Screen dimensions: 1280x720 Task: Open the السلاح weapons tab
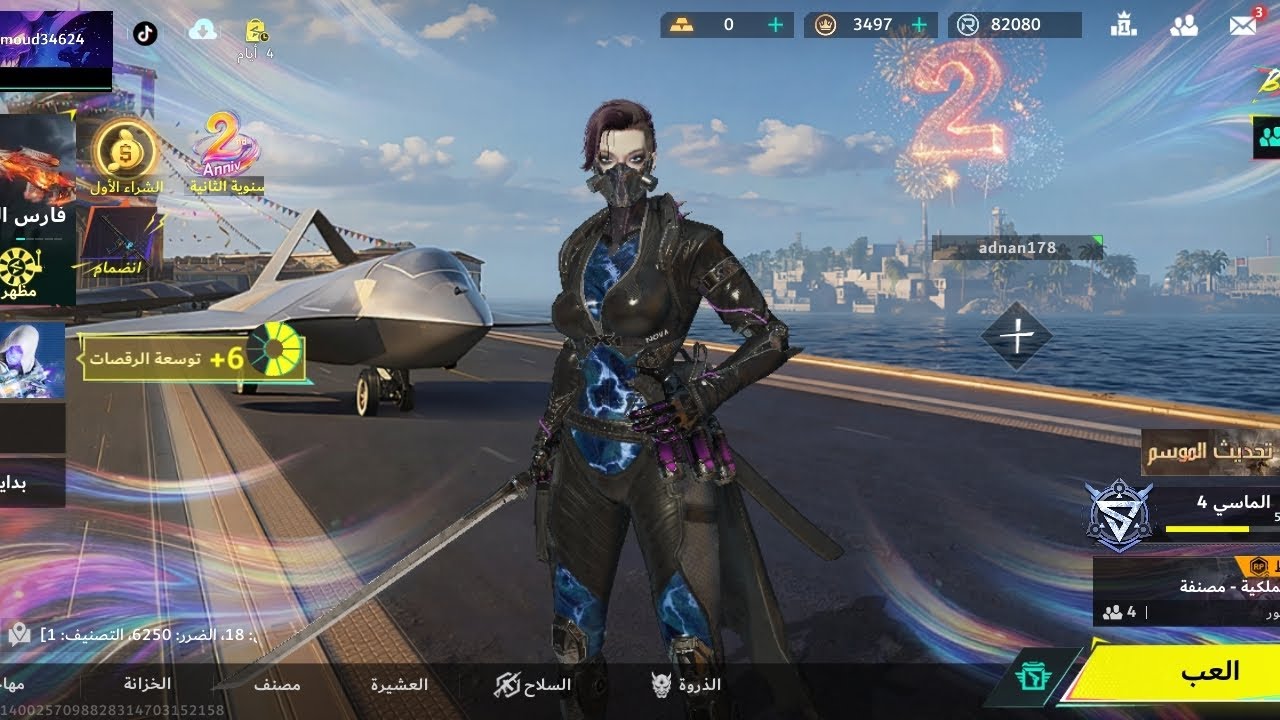534,685
